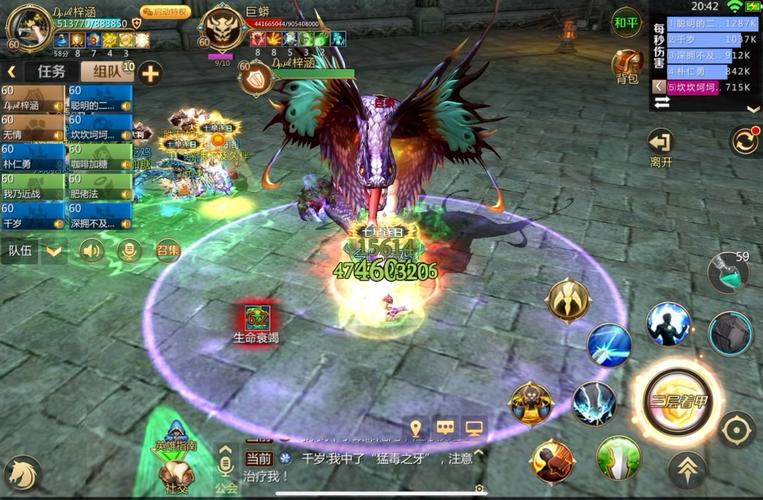Activate the green sword skill icon
The height and width of the screenshot is (500, 763).
(619, 457)
